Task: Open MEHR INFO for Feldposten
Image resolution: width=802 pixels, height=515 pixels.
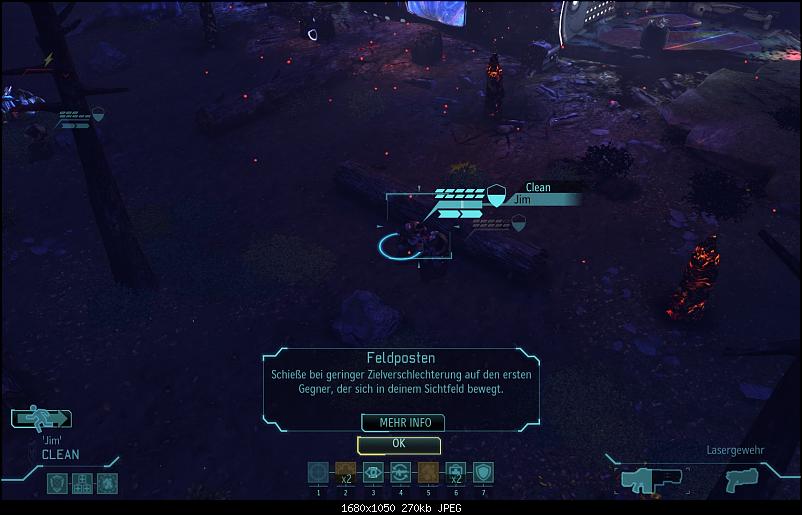Action: pyautogui.click(x=403, y=423)
